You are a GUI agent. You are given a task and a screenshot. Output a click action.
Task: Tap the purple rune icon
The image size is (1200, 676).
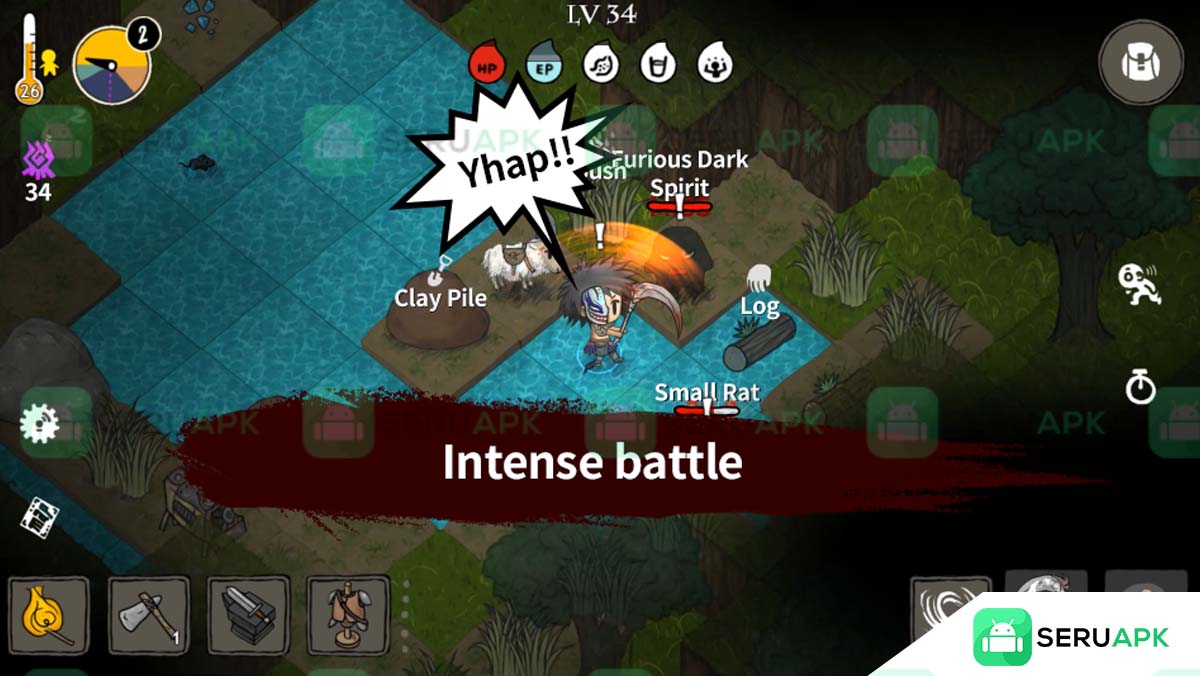[x=38, y=159]
